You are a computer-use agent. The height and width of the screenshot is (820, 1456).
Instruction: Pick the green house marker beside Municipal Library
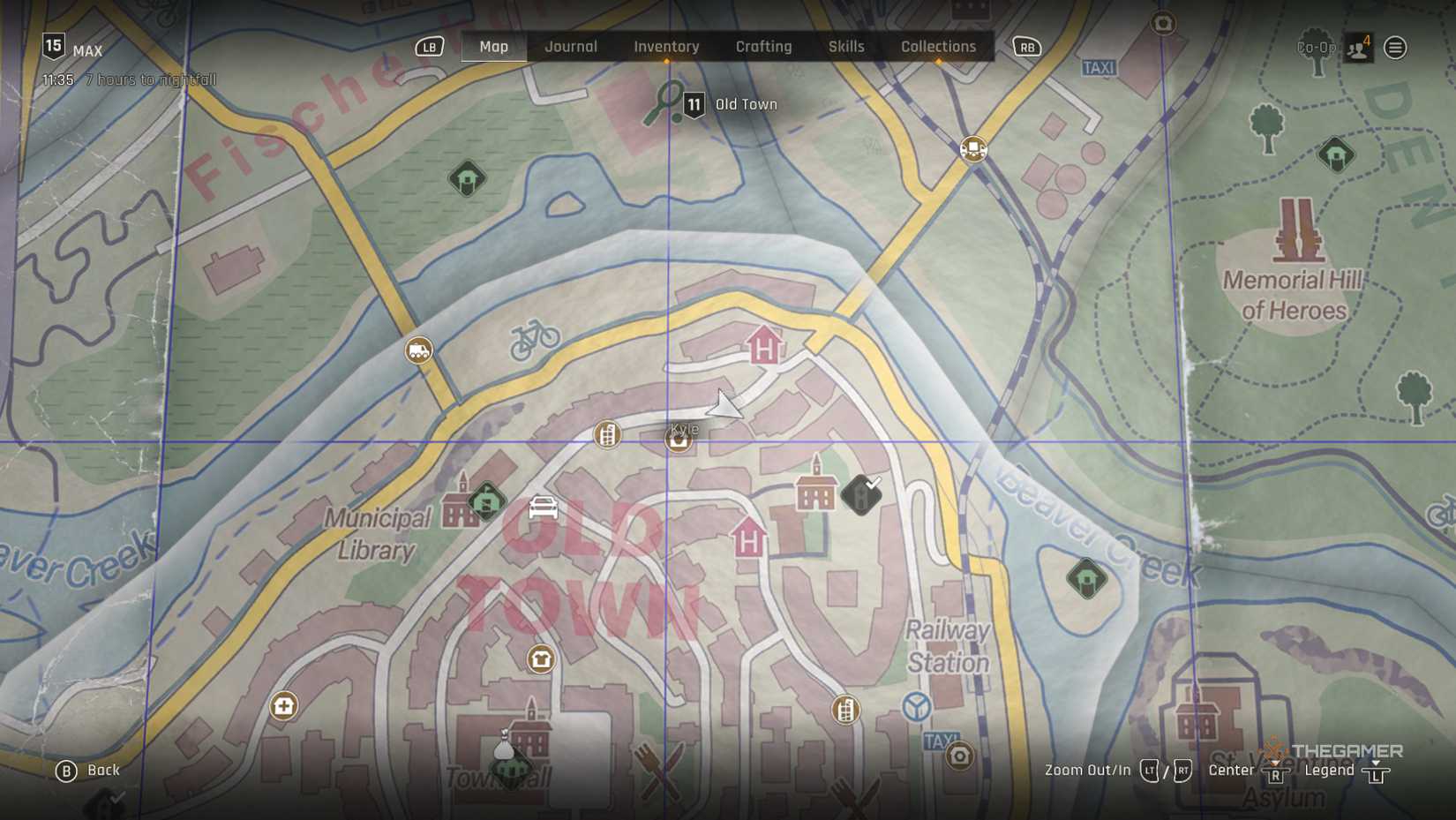486,502
